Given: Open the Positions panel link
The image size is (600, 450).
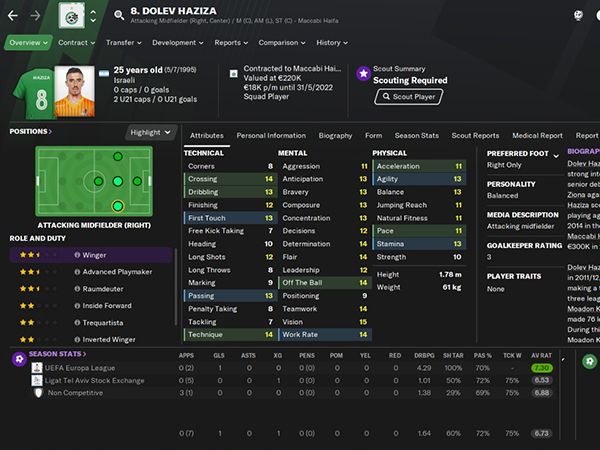Looking at the screenshot, I should (x=31, y=131).
